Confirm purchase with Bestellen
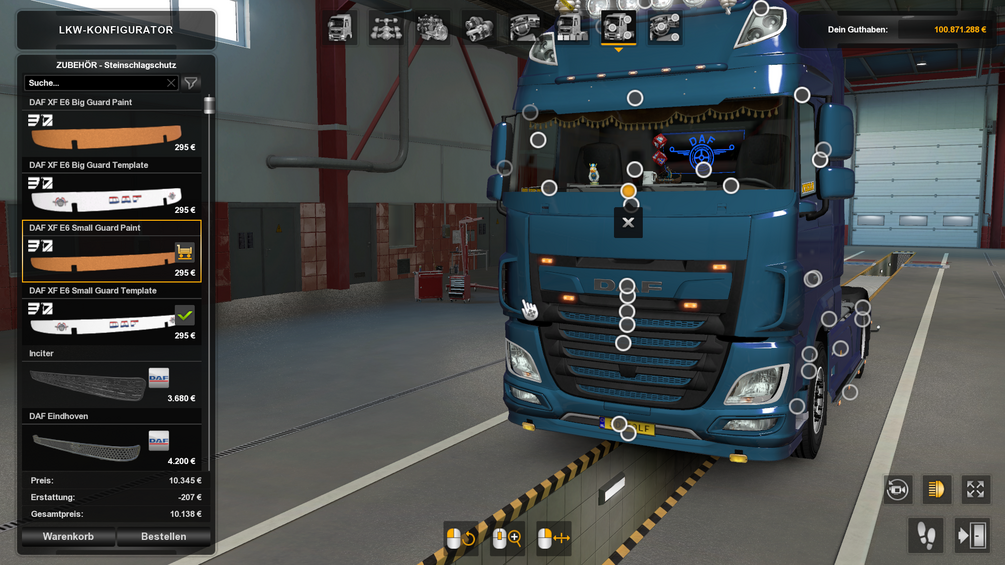This screenshot has height=565, width=1005. pos(163,537)
